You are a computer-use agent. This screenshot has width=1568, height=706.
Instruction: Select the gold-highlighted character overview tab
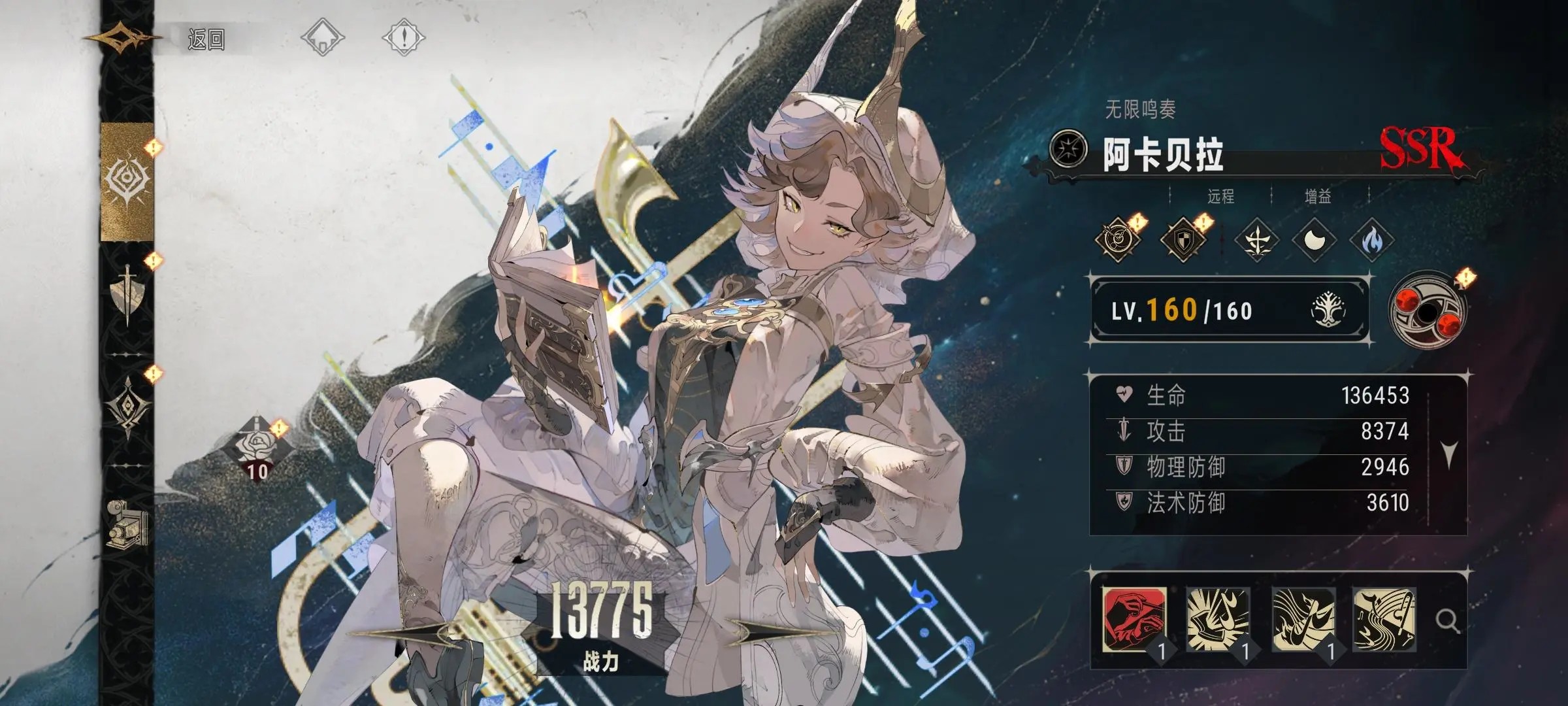[x=127, y=180]
